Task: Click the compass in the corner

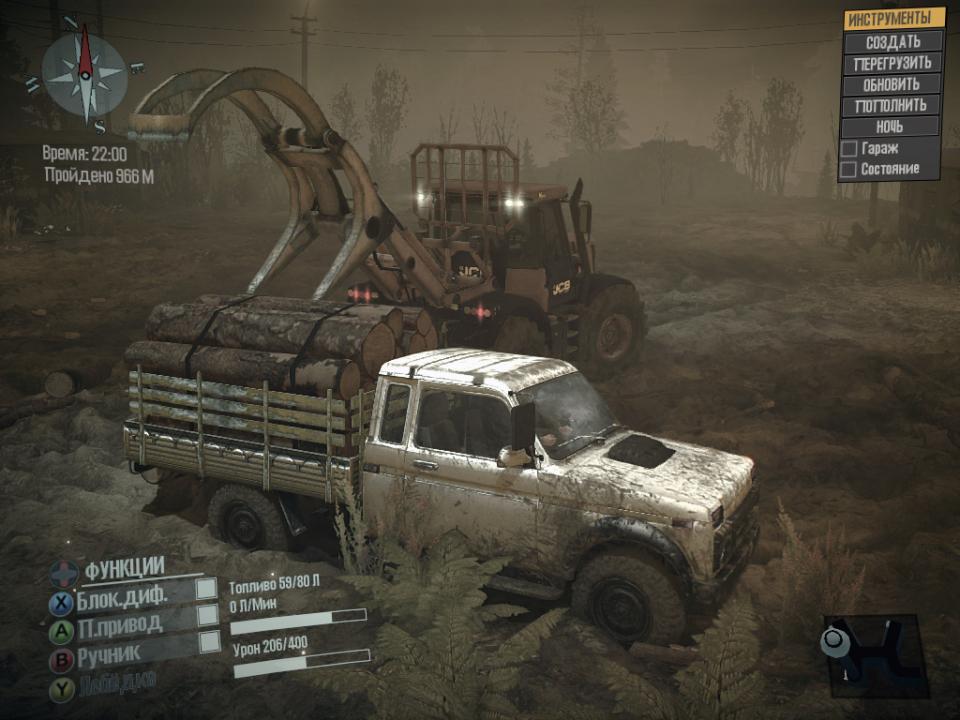Action: tap(85, 76)
